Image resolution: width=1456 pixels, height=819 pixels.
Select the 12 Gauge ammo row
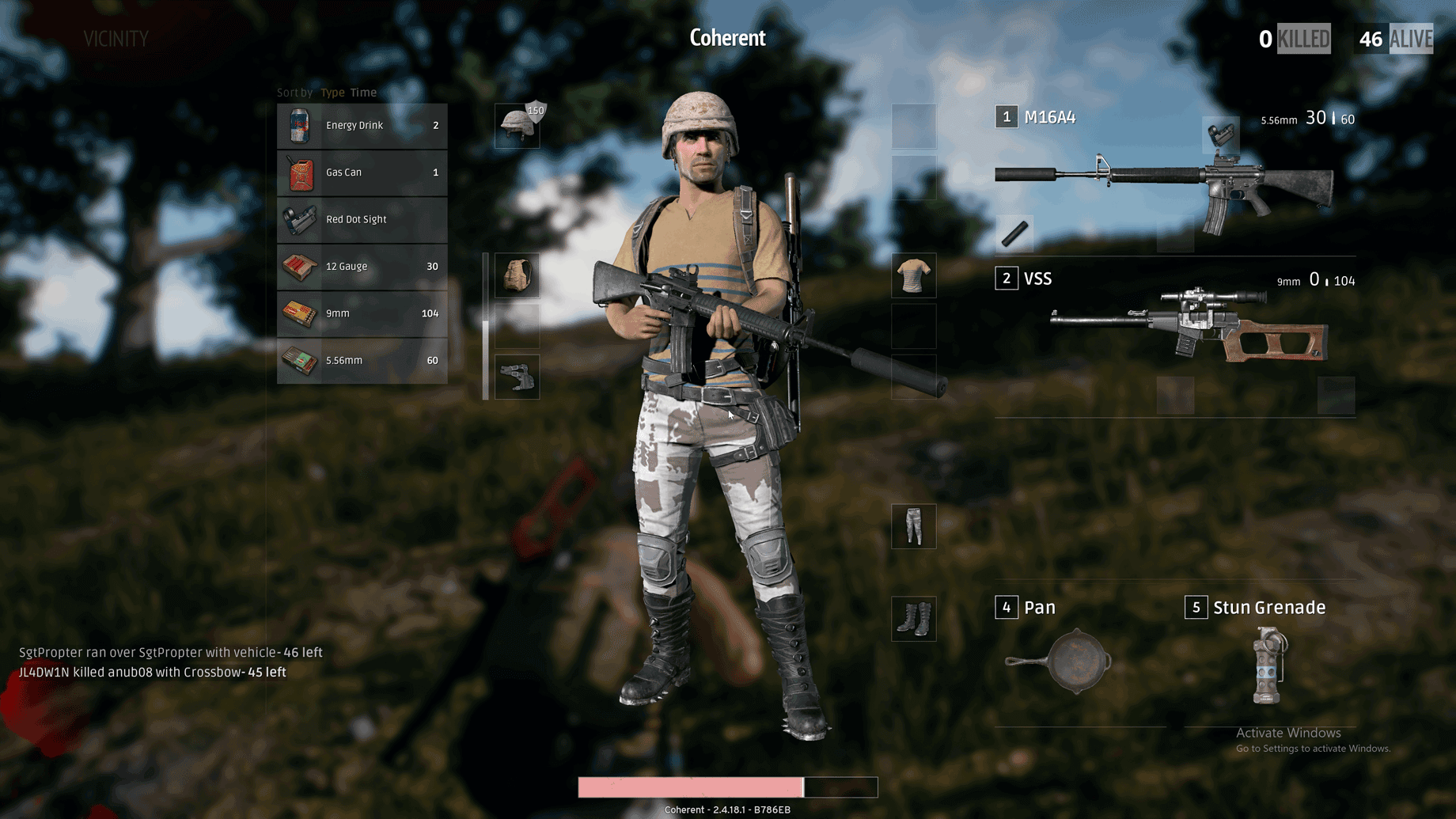click(362, 267)
